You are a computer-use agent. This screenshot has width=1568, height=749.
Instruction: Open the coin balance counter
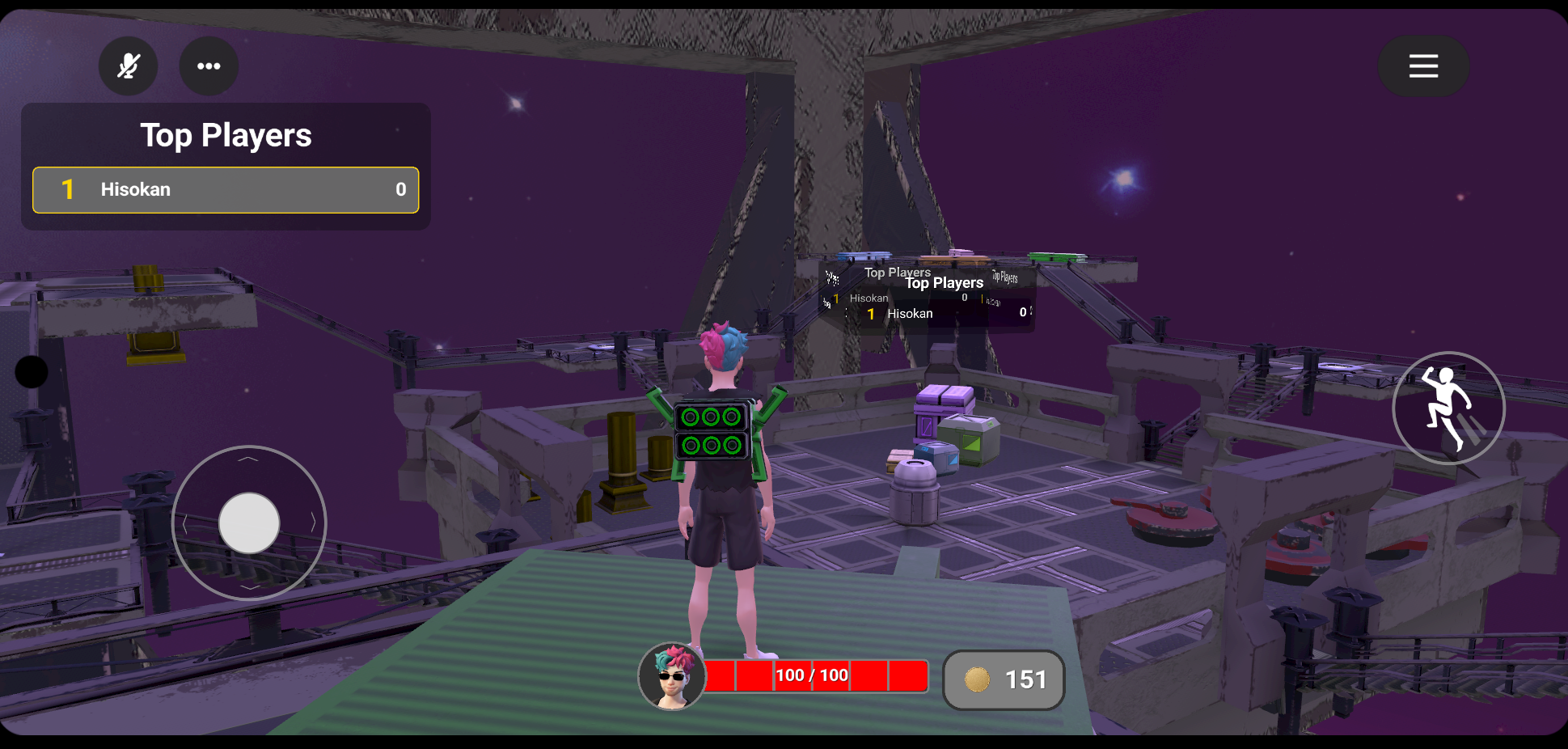1004,680
